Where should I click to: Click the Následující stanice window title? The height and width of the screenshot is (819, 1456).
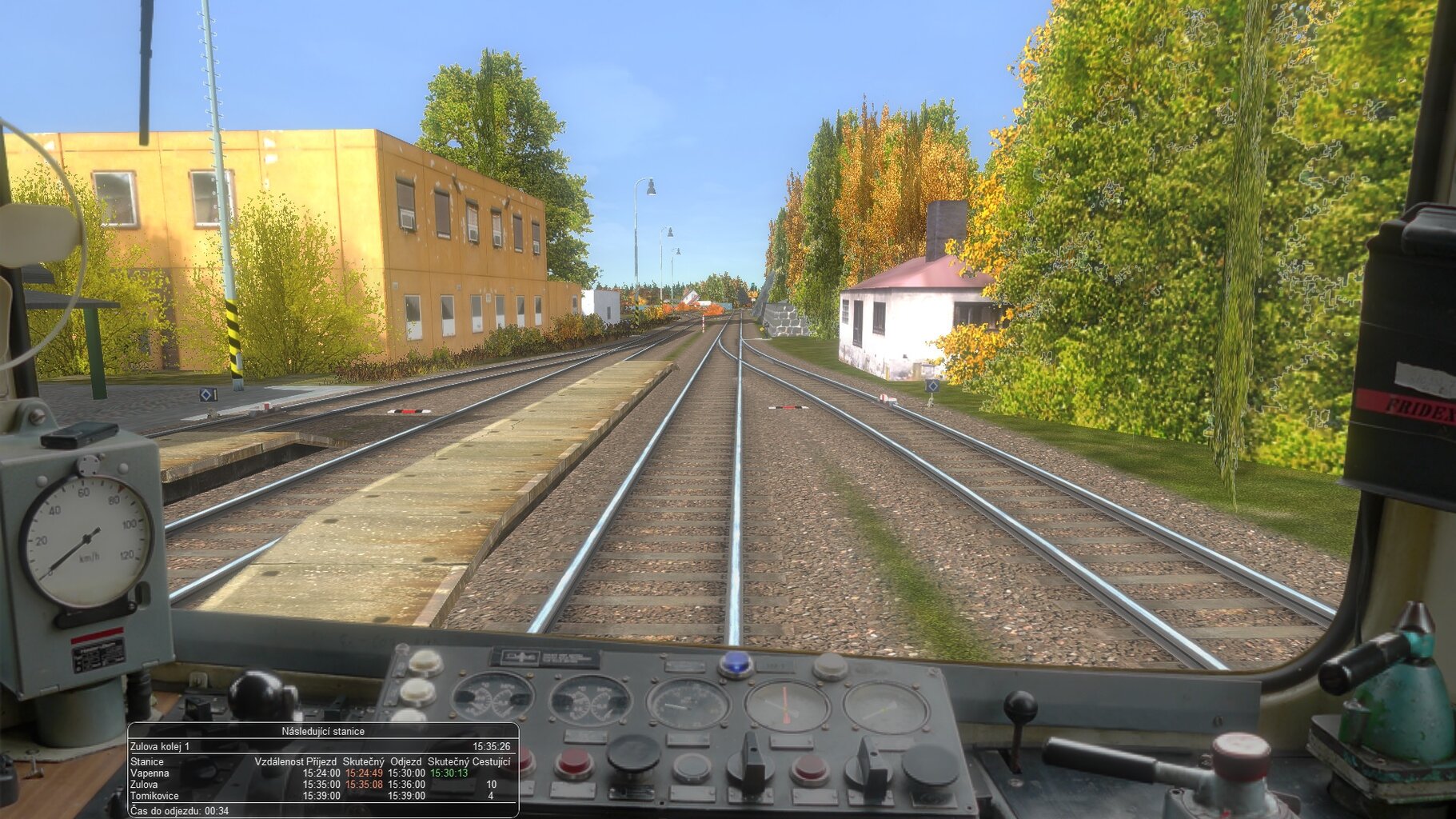[x=323, y=731]
